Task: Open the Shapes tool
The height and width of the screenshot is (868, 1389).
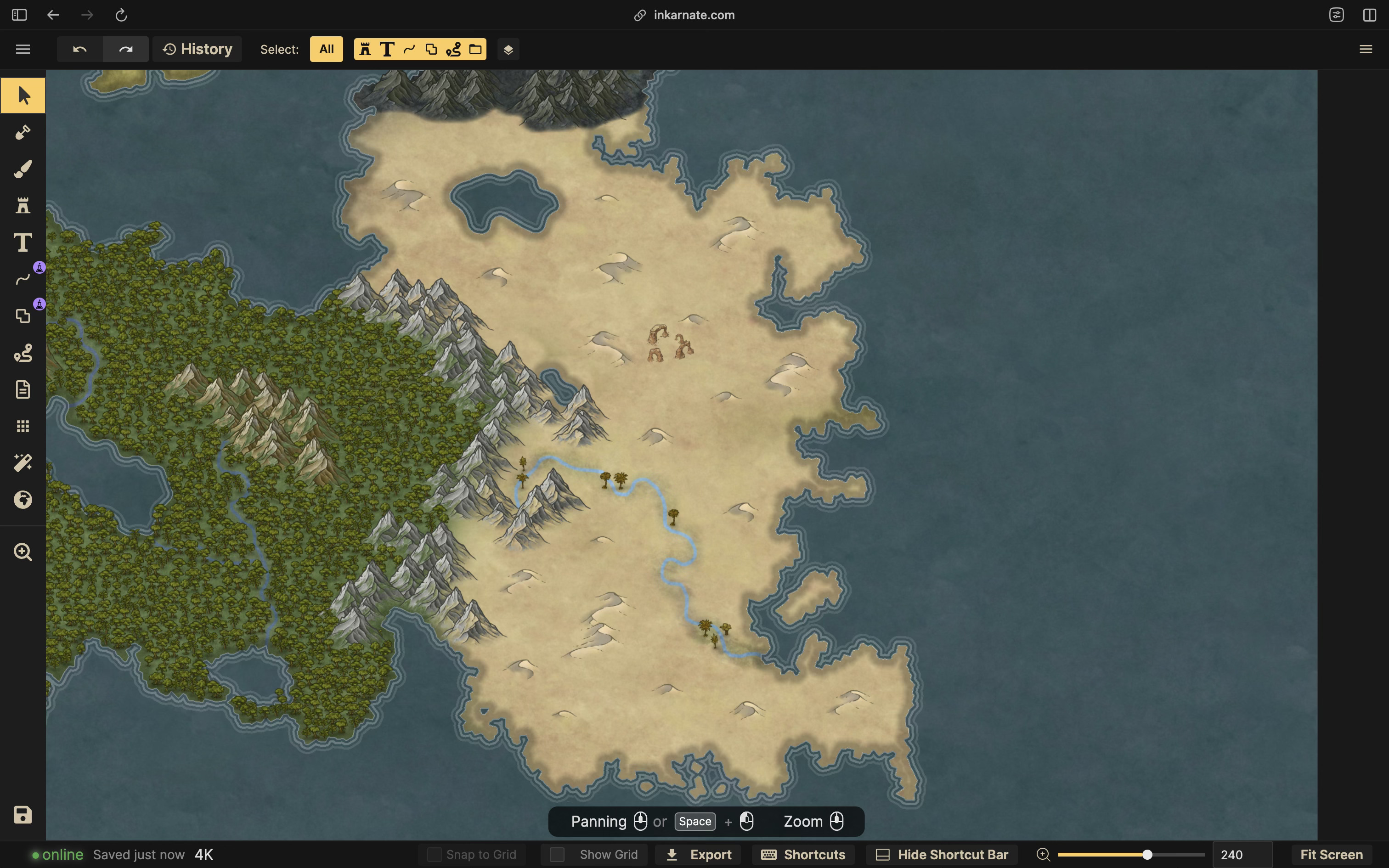Action: (x=23, y=316)
